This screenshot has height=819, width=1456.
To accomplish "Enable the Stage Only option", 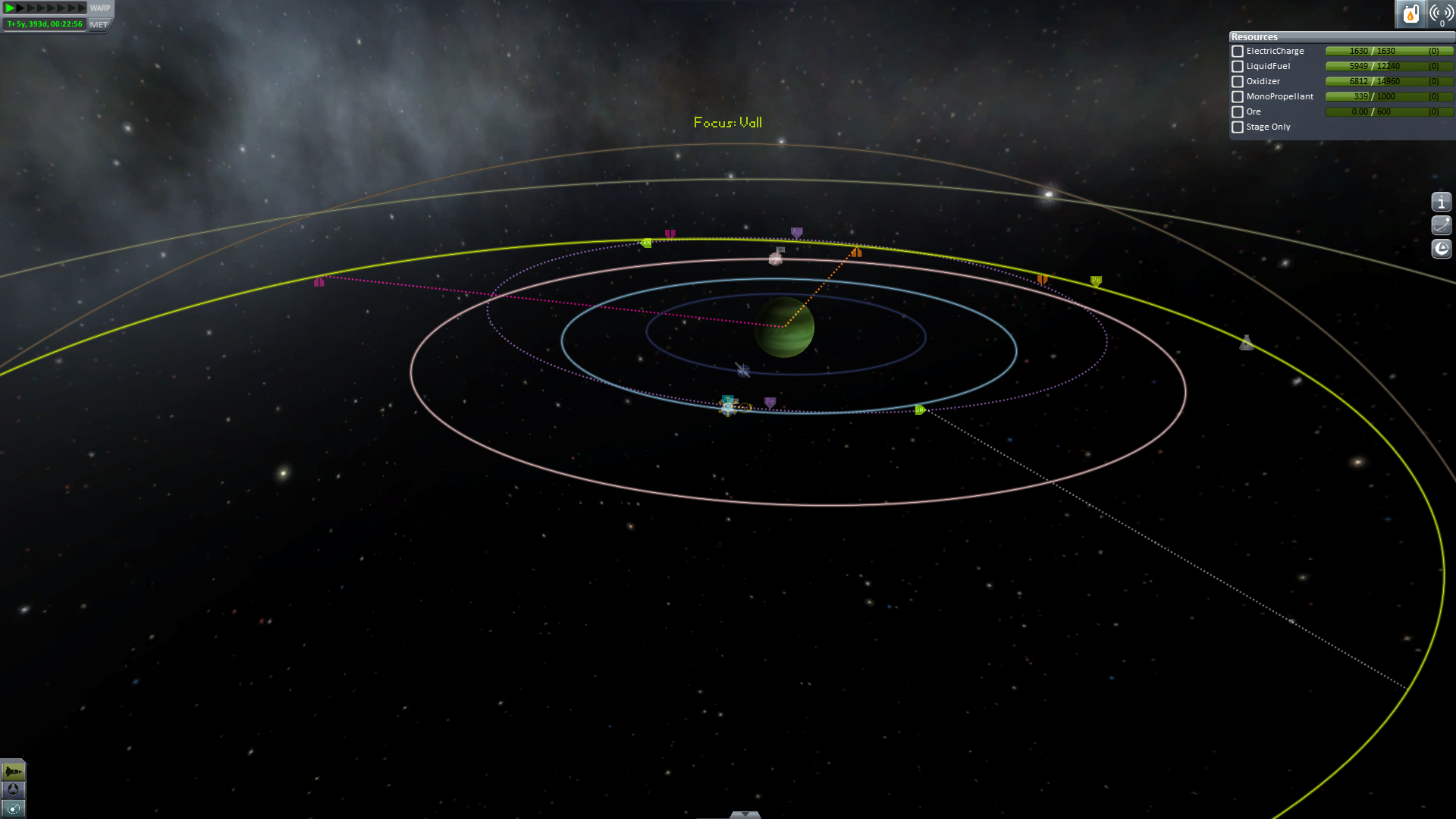I will [x=1238, y=127].
